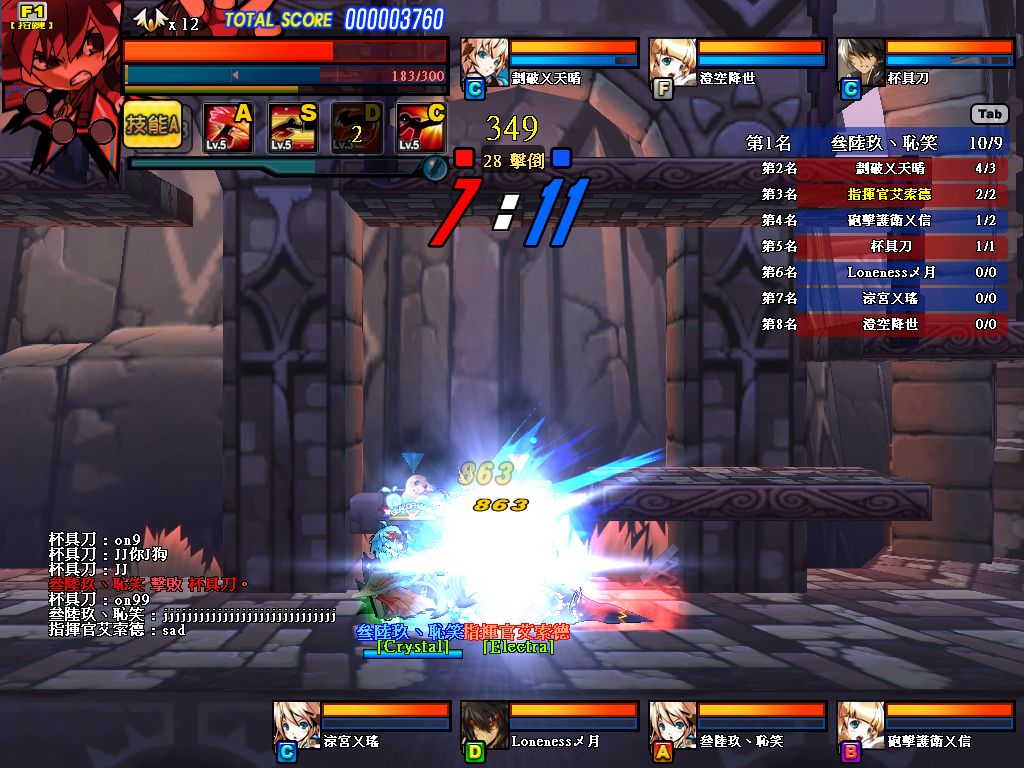
Task: Click 澄空降世 player portrait at top
Action: point(672,64)
